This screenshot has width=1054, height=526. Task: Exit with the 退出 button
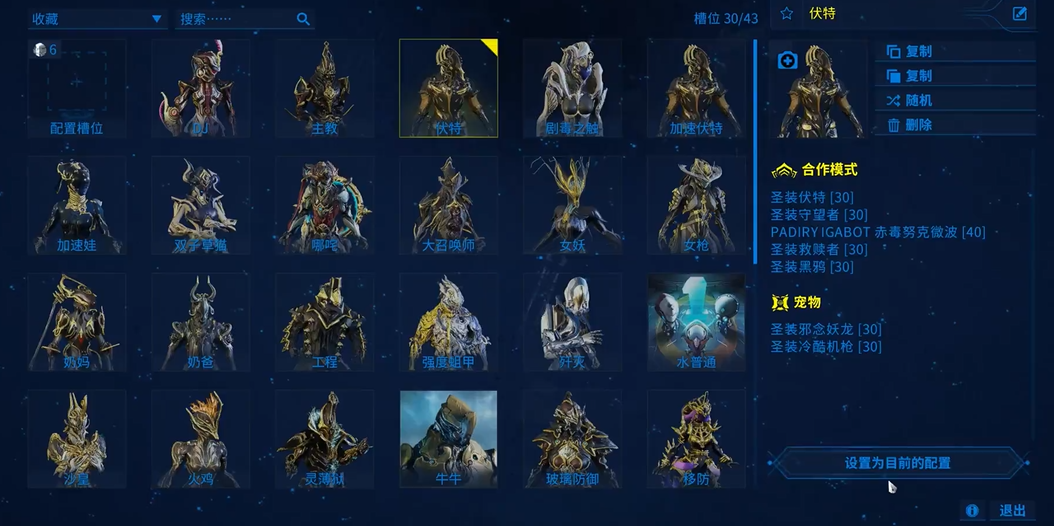[1012, 511]
